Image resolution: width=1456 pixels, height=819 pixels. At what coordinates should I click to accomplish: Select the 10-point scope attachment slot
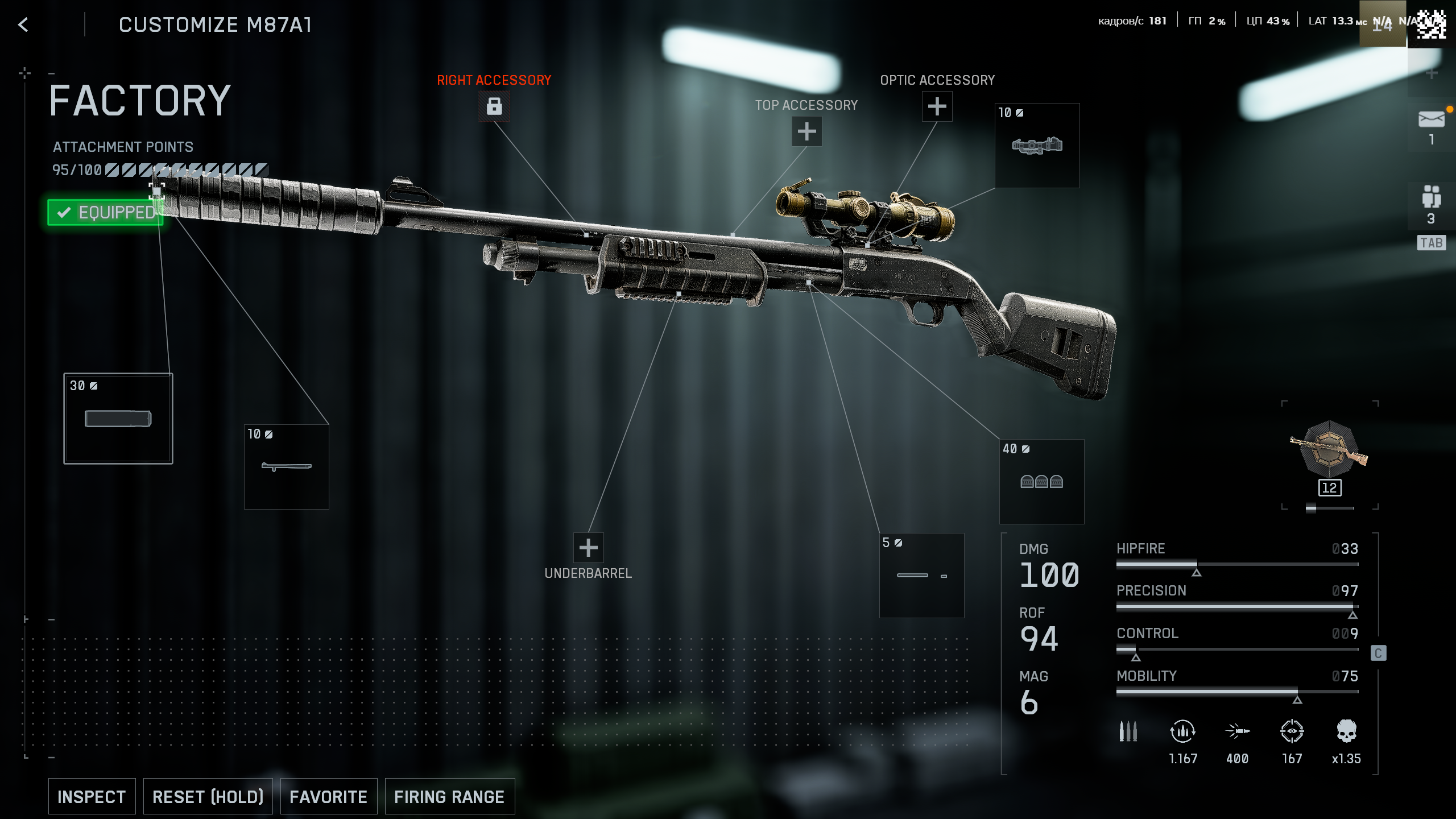coord(1037,146)
